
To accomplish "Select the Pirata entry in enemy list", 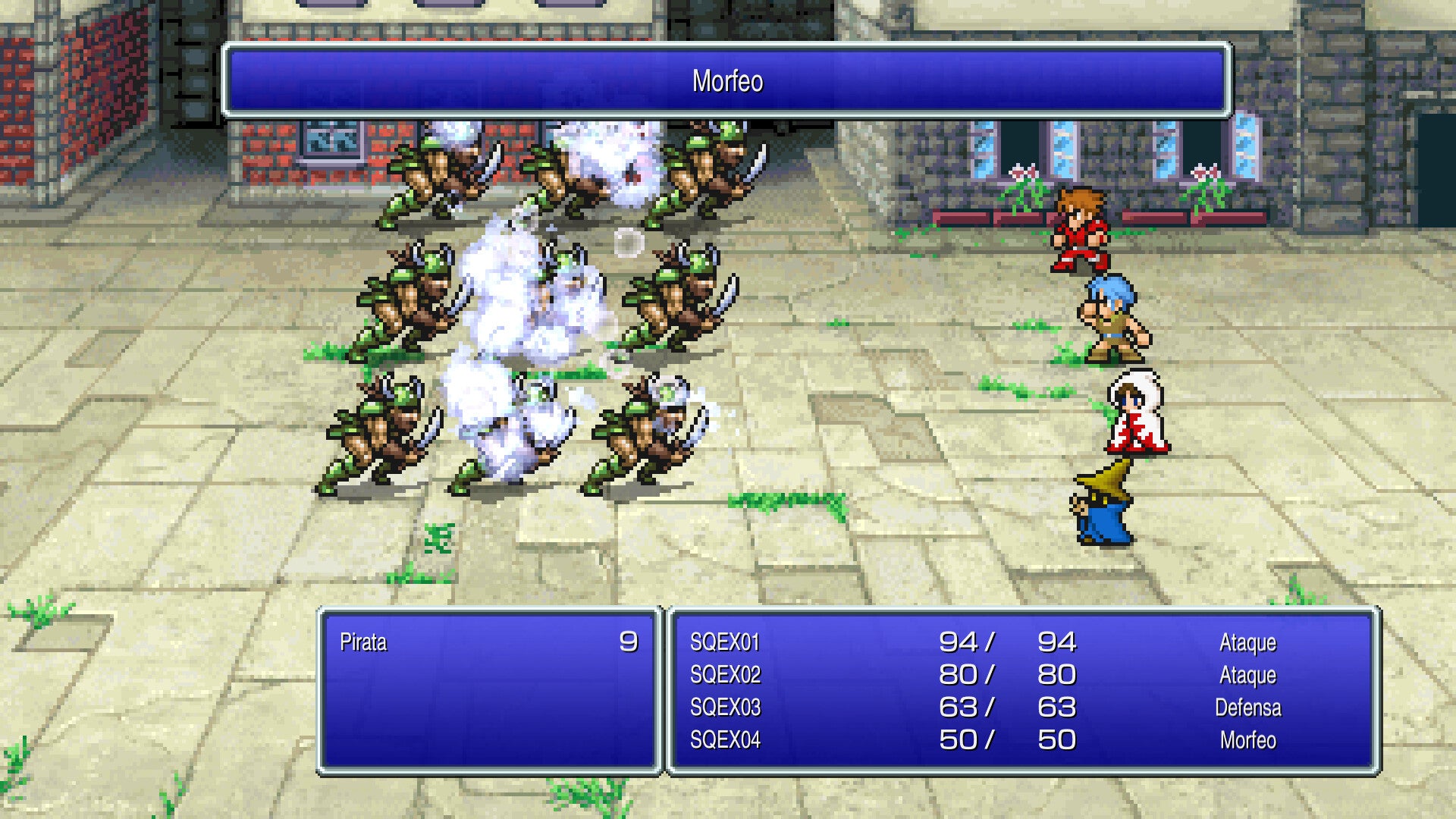I will (x=364, y=642).
